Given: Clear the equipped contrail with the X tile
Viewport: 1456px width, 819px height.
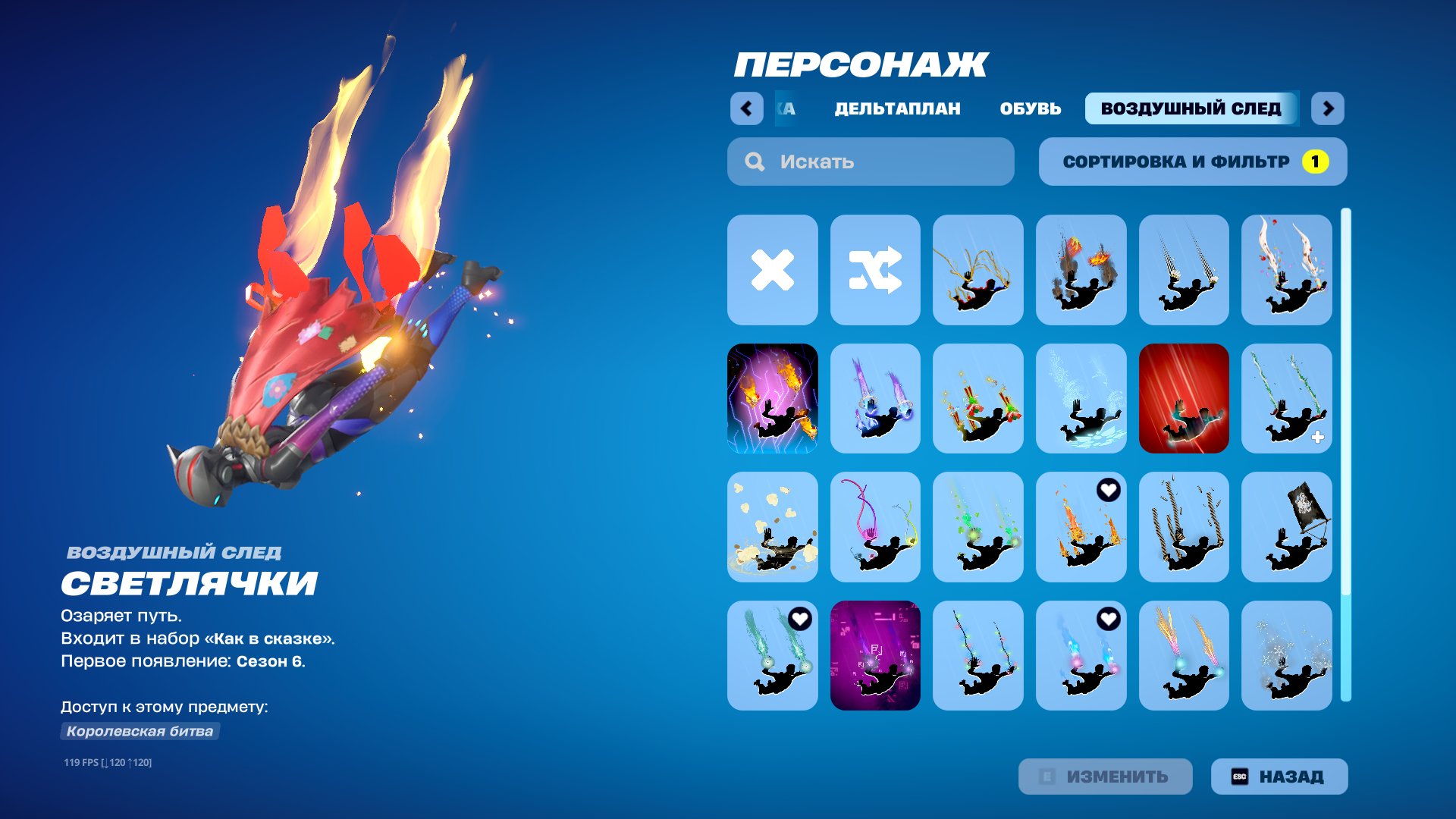Looking at the screenshot, I should point(771,269).
